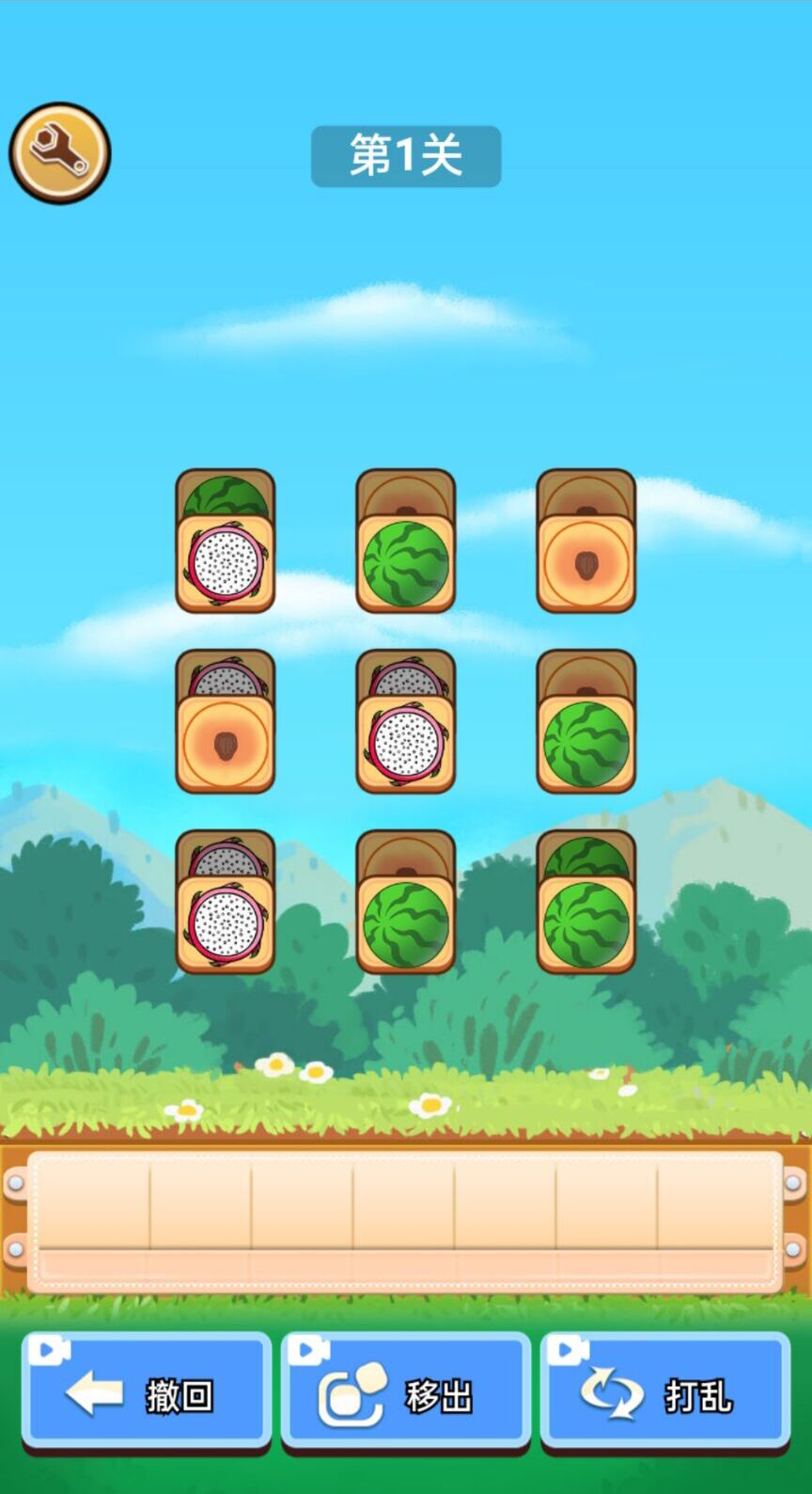Use the 移出 move-out button
Image resolution: width=812 pixels, height=1494 pixels.
[x=406, y=1392]
